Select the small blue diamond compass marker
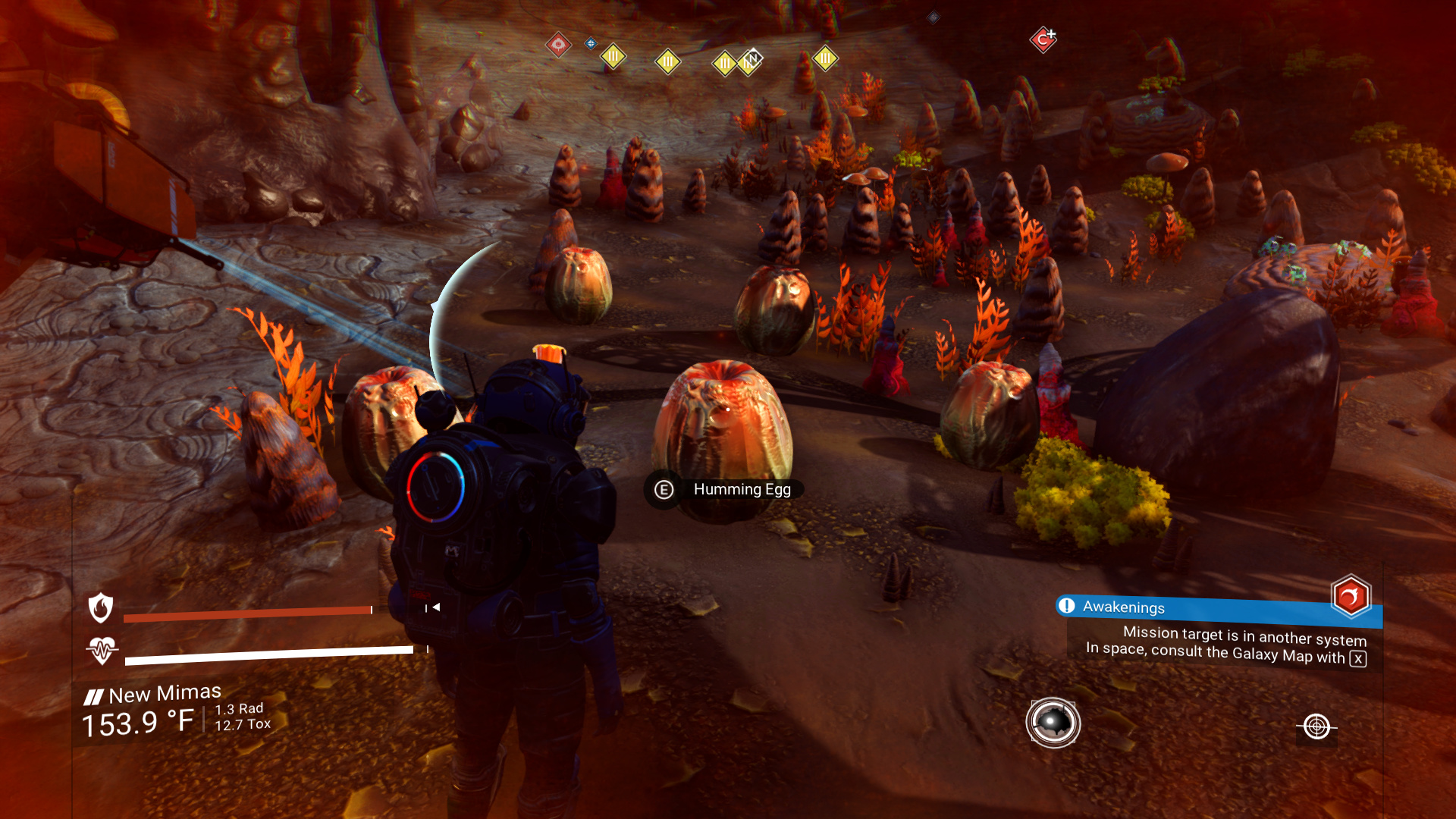Viewport: 1456px width, 819px height. tap(591, 43)
